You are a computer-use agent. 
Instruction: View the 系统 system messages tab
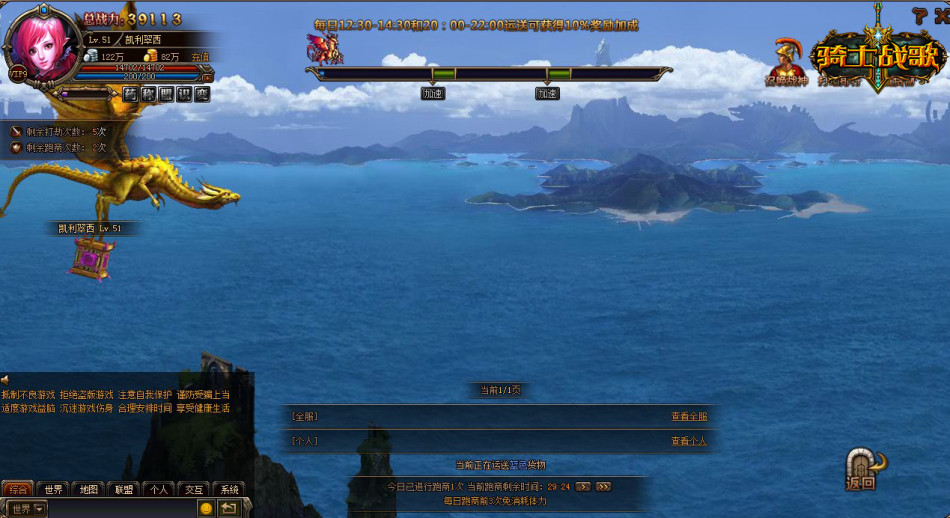tap(229, 489)
